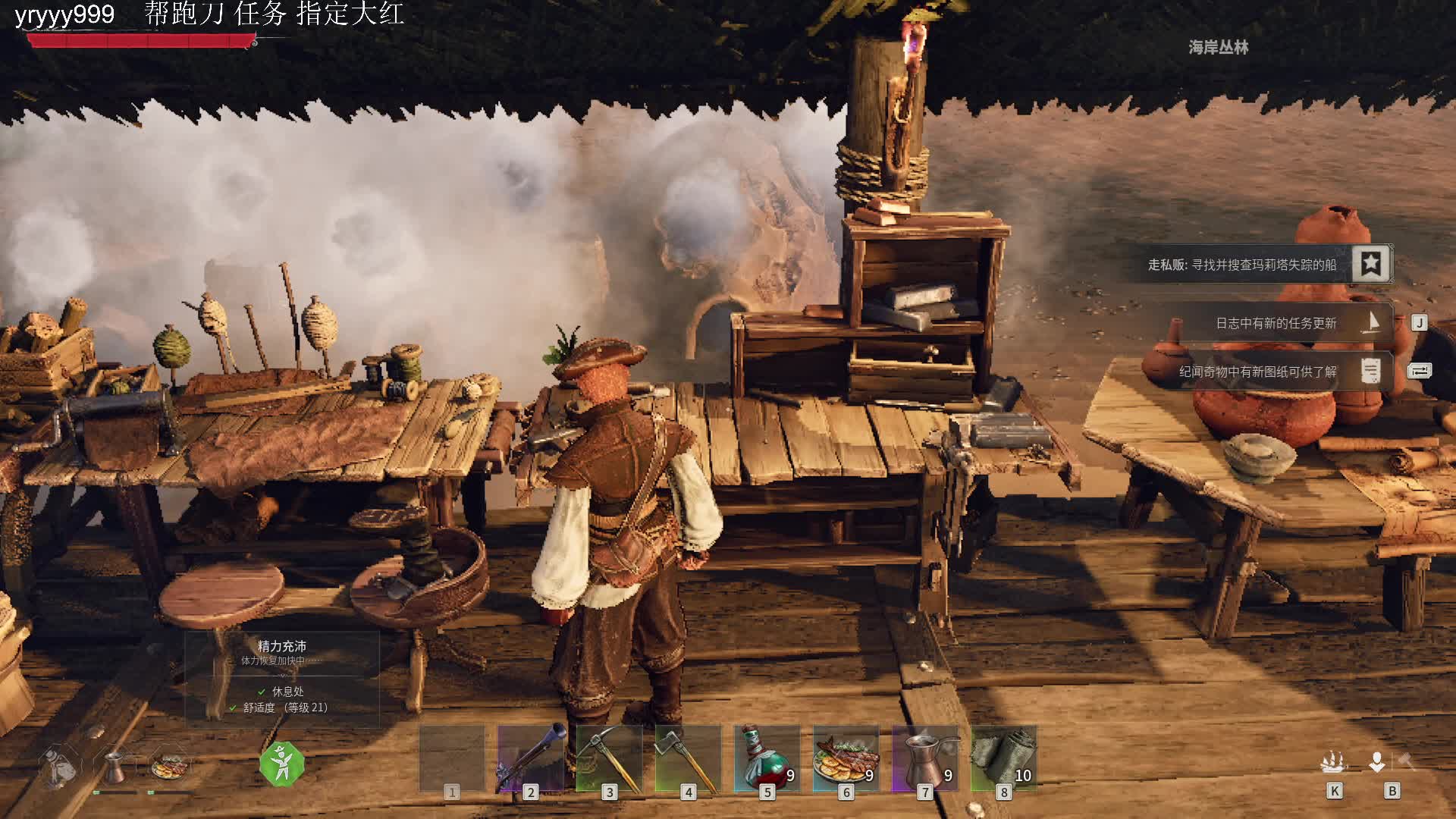
Task: Open the journal task update notification
Action: 1276,323
